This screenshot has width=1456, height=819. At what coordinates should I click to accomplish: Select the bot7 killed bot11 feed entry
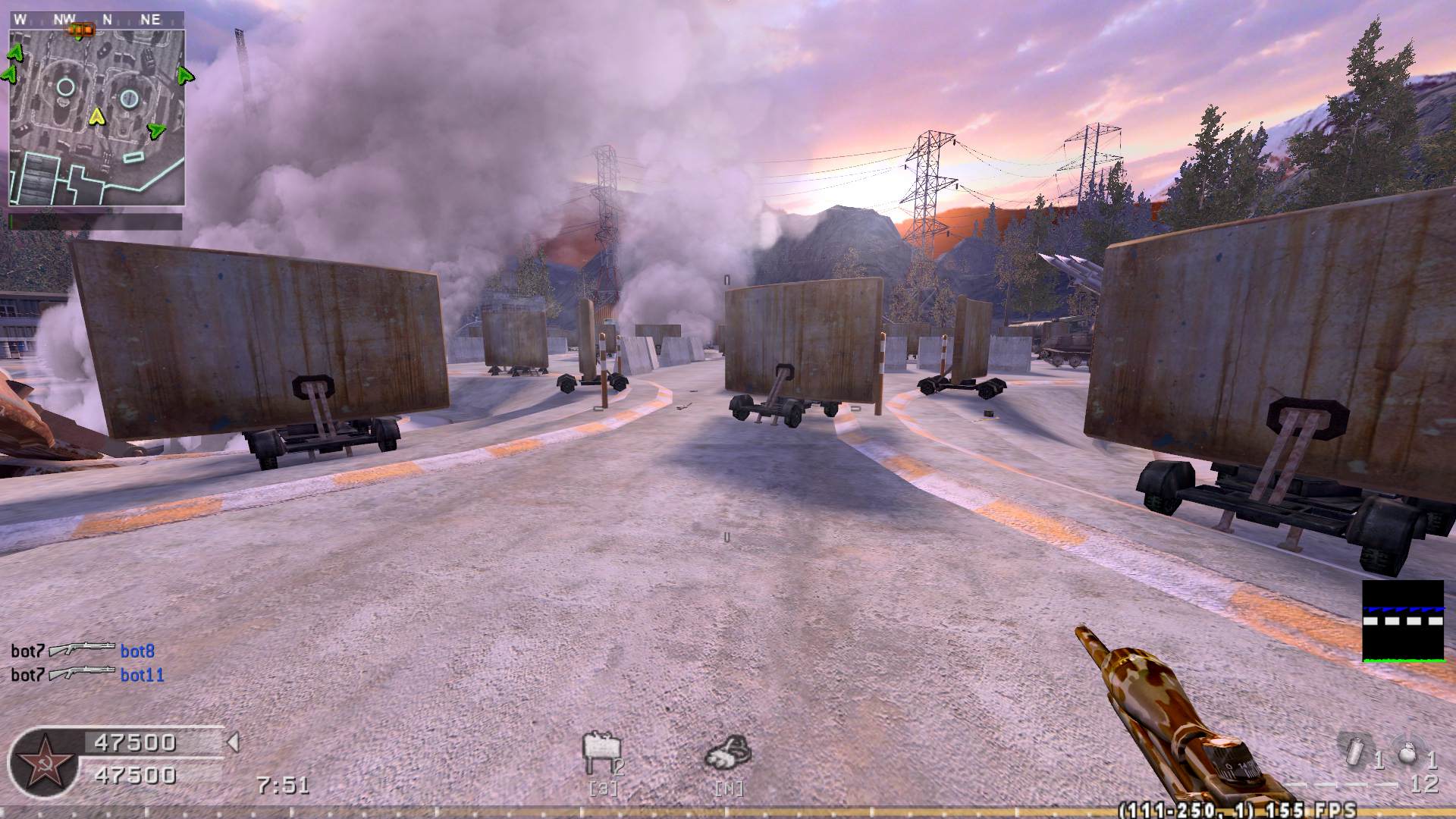click(87, 674)
